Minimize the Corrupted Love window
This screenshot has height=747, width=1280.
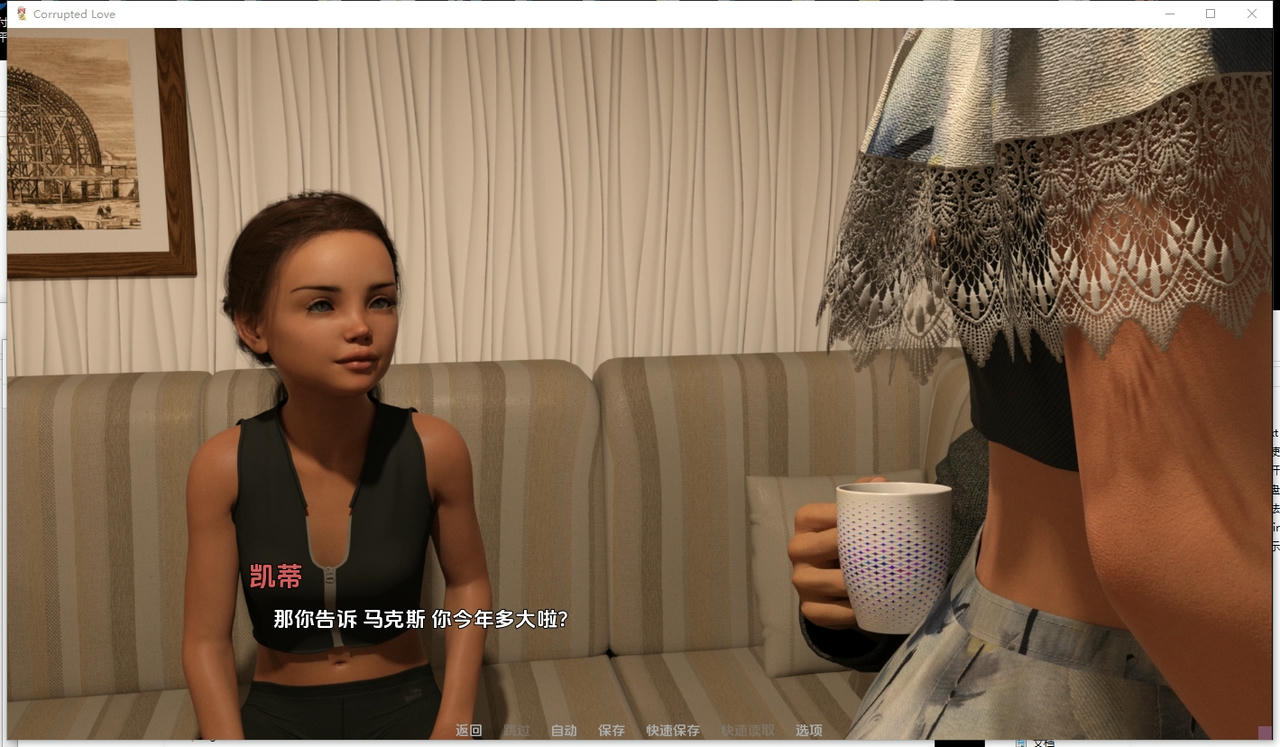pyautogui.click(x=1170, y=14)
